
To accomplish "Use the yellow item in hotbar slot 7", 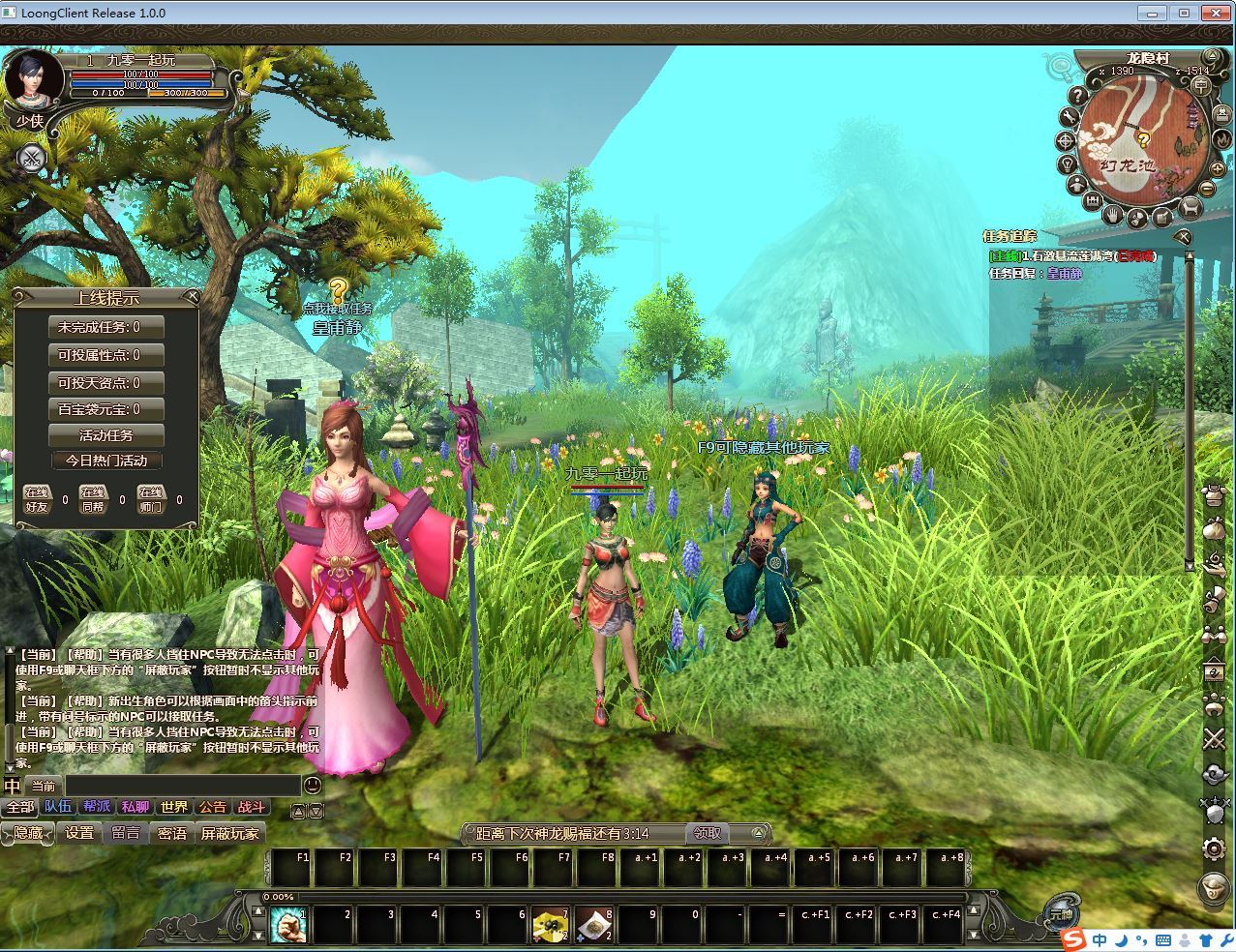I will click(551, 926).
